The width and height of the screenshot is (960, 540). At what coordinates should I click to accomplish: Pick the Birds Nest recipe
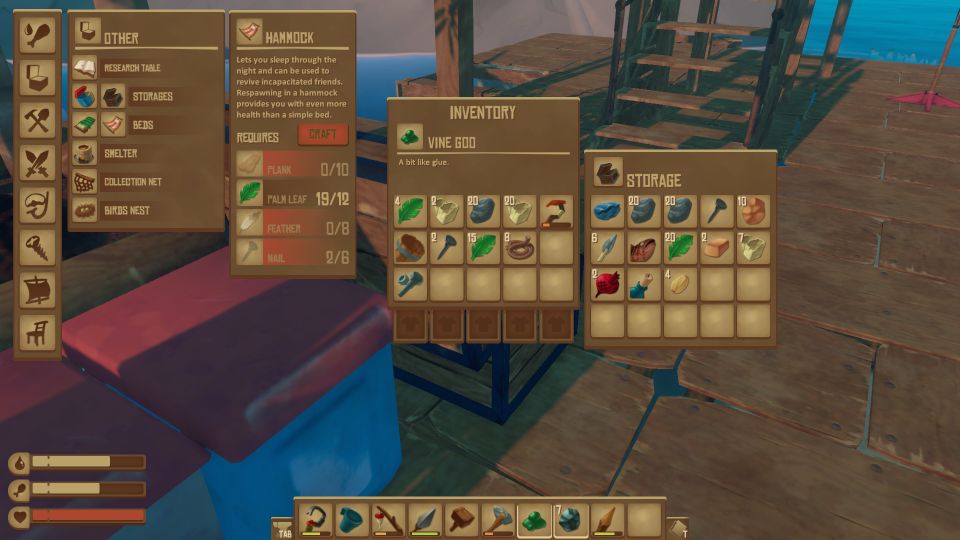(124, 211)
